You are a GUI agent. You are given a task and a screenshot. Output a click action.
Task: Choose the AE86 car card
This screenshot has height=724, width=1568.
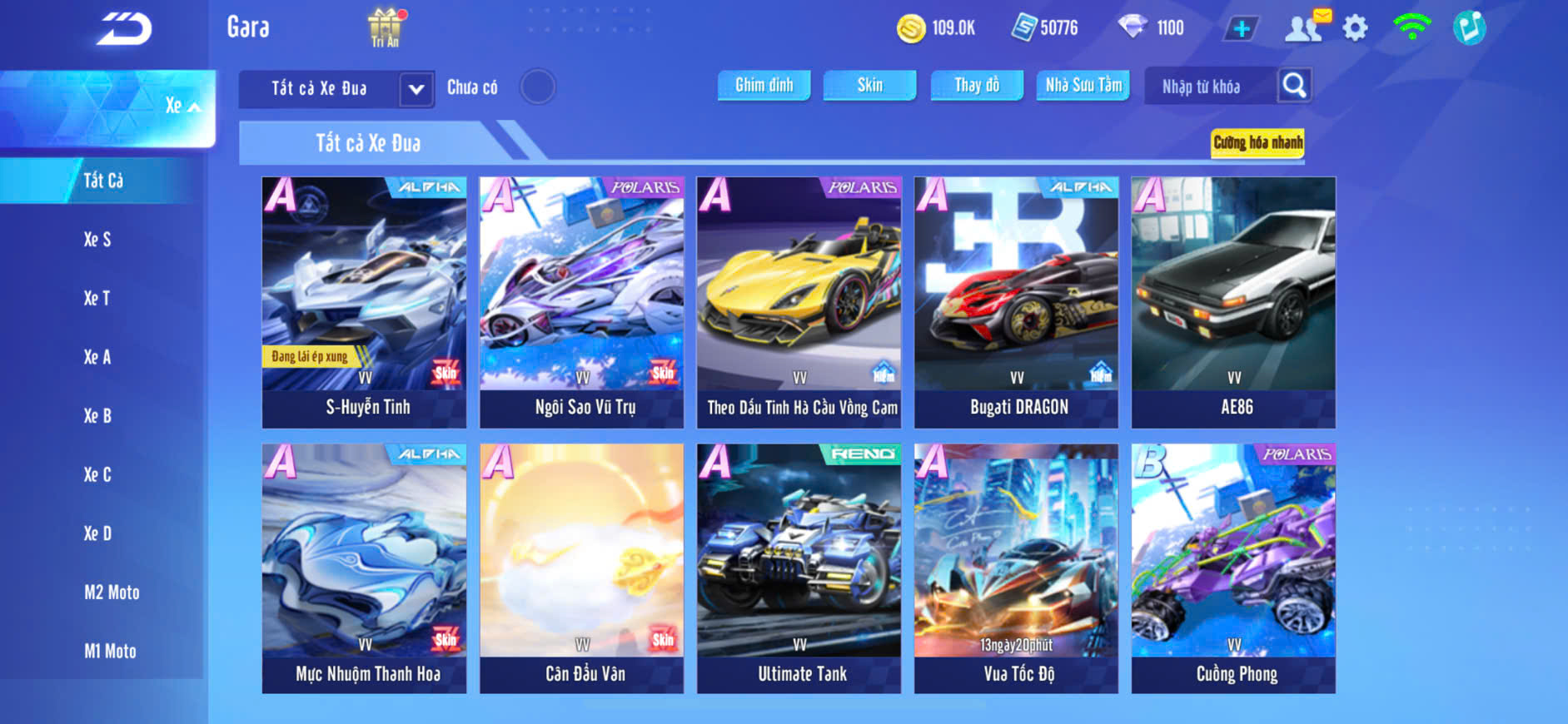[1233, 302]
